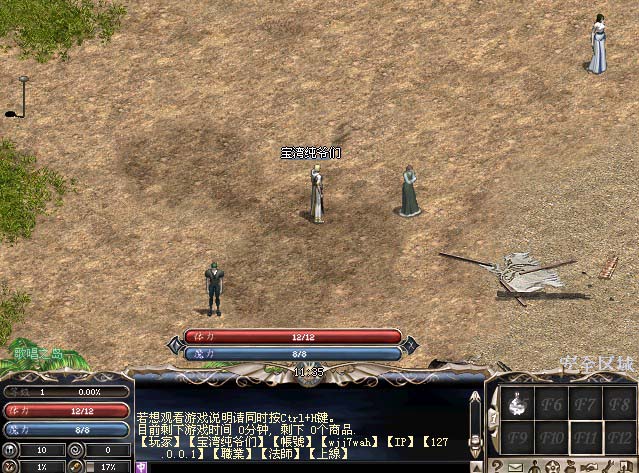Click the exit door icon
The width and height of the screenshot is (639, 473).
[x=628, y=466]
